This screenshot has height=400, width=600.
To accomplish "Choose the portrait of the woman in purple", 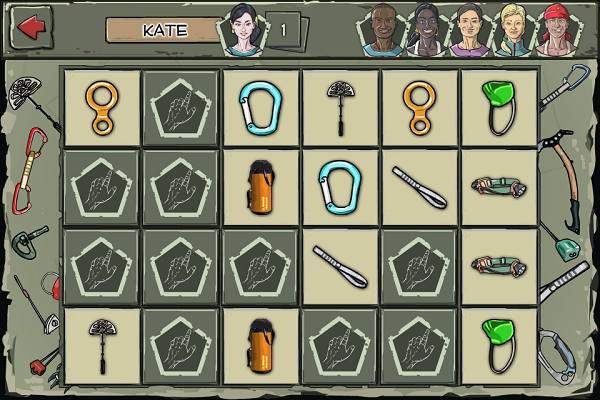I will pos(466,32).
